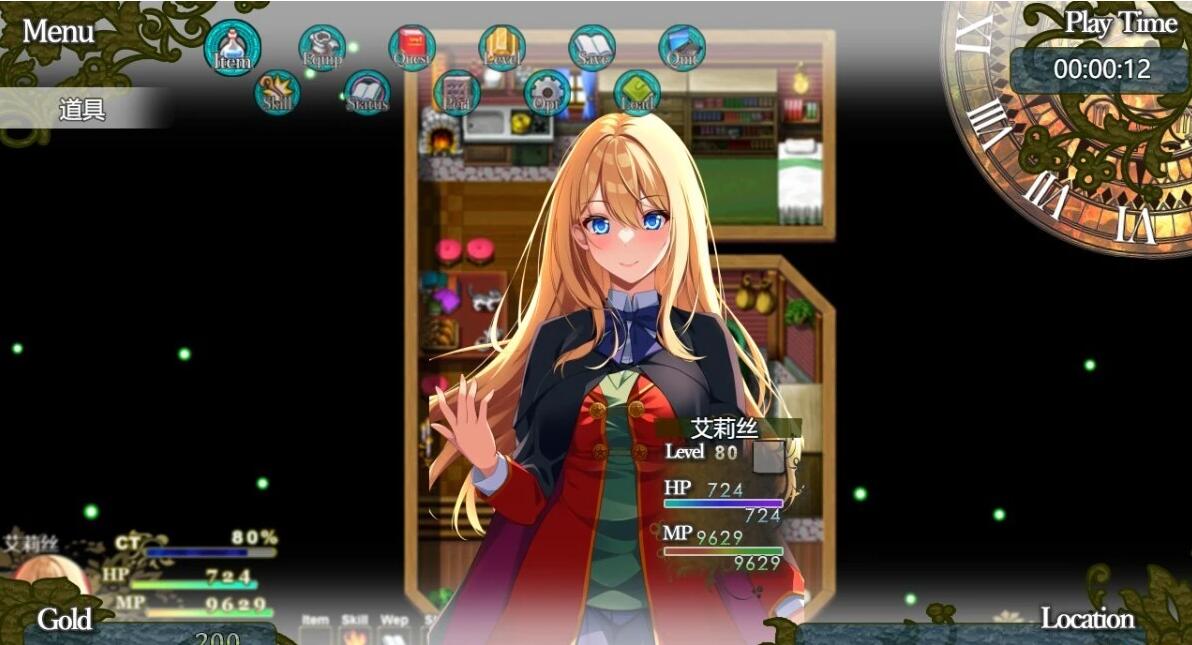This screenshot has height=645, width=1192.
Task: Choose the Pedia book icon
Action: (457, 92)
